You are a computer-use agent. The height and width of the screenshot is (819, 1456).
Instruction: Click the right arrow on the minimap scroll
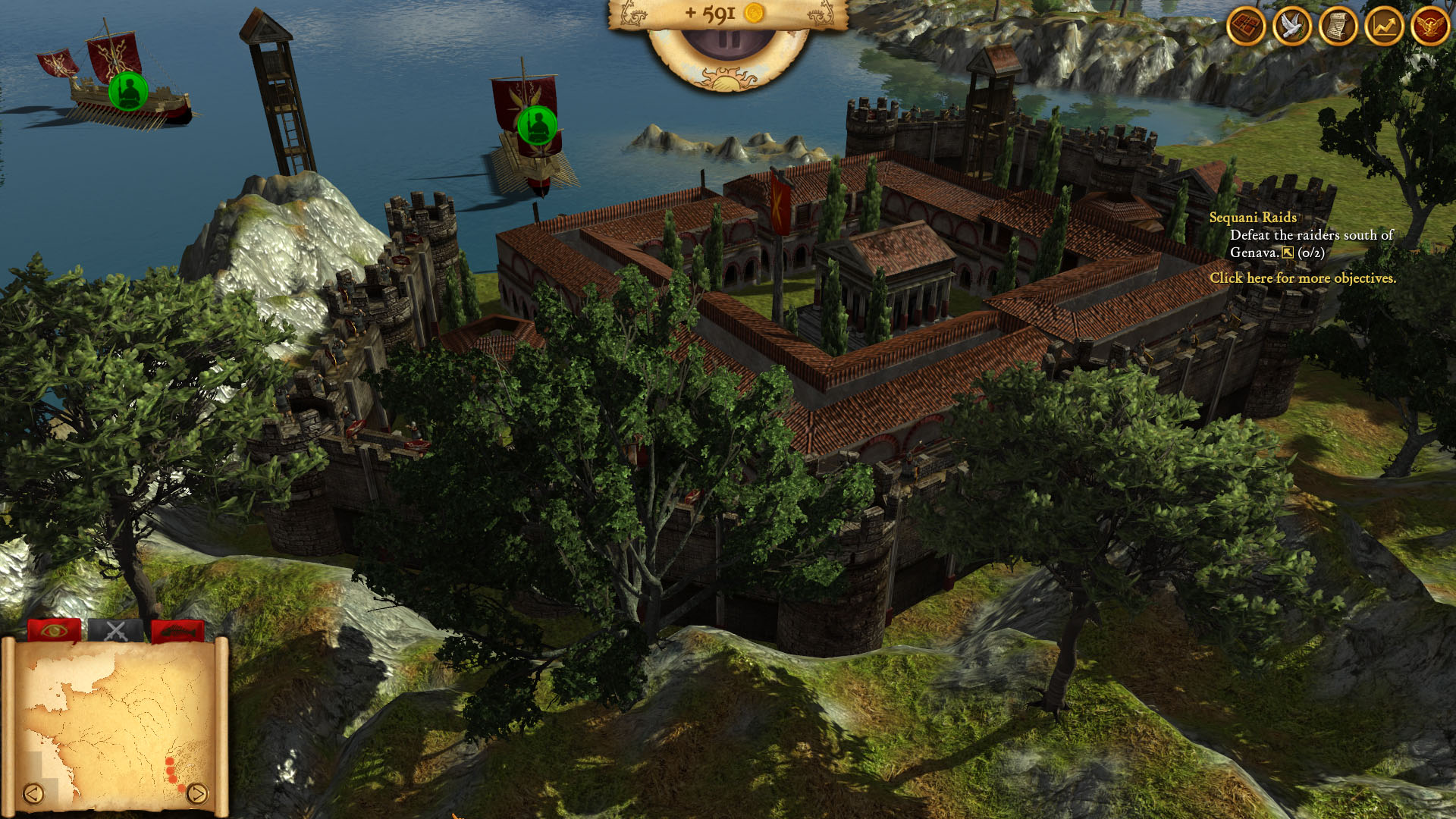(x=199, y=793)
